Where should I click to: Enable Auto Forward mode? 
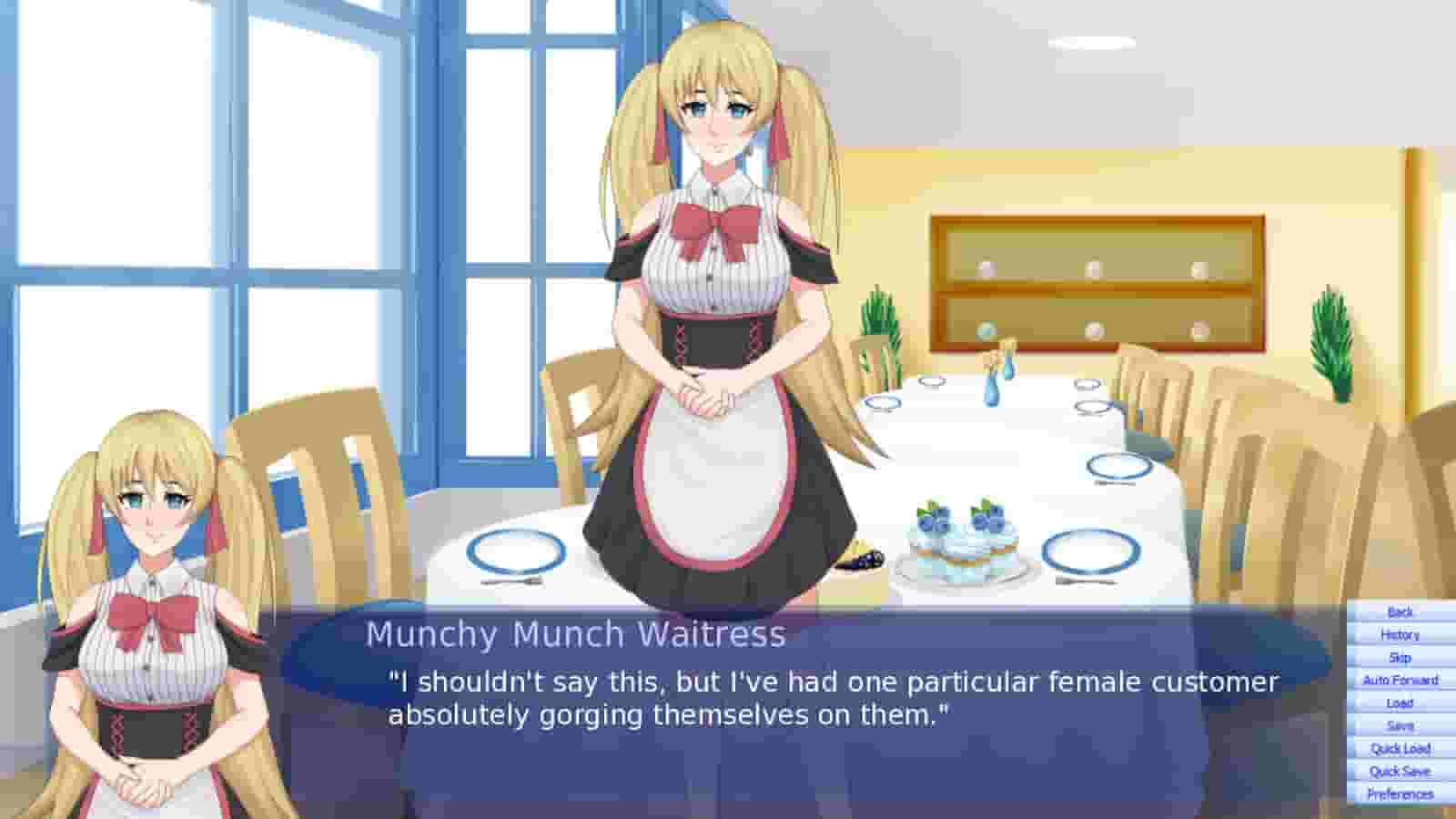point(1400,680)
